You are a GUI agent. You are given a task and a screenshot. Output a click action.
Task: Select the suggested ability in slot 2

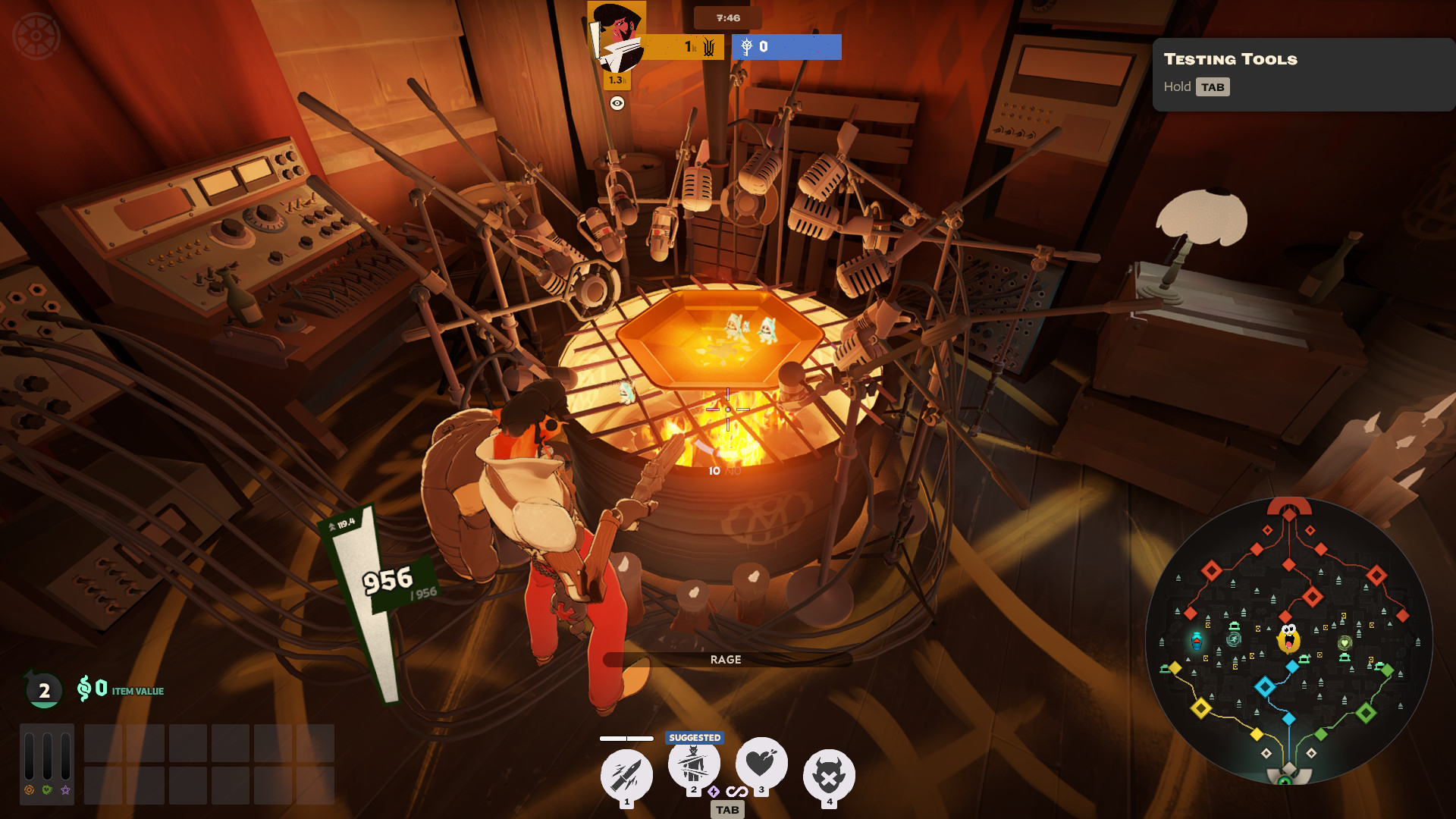pos(693,764)
